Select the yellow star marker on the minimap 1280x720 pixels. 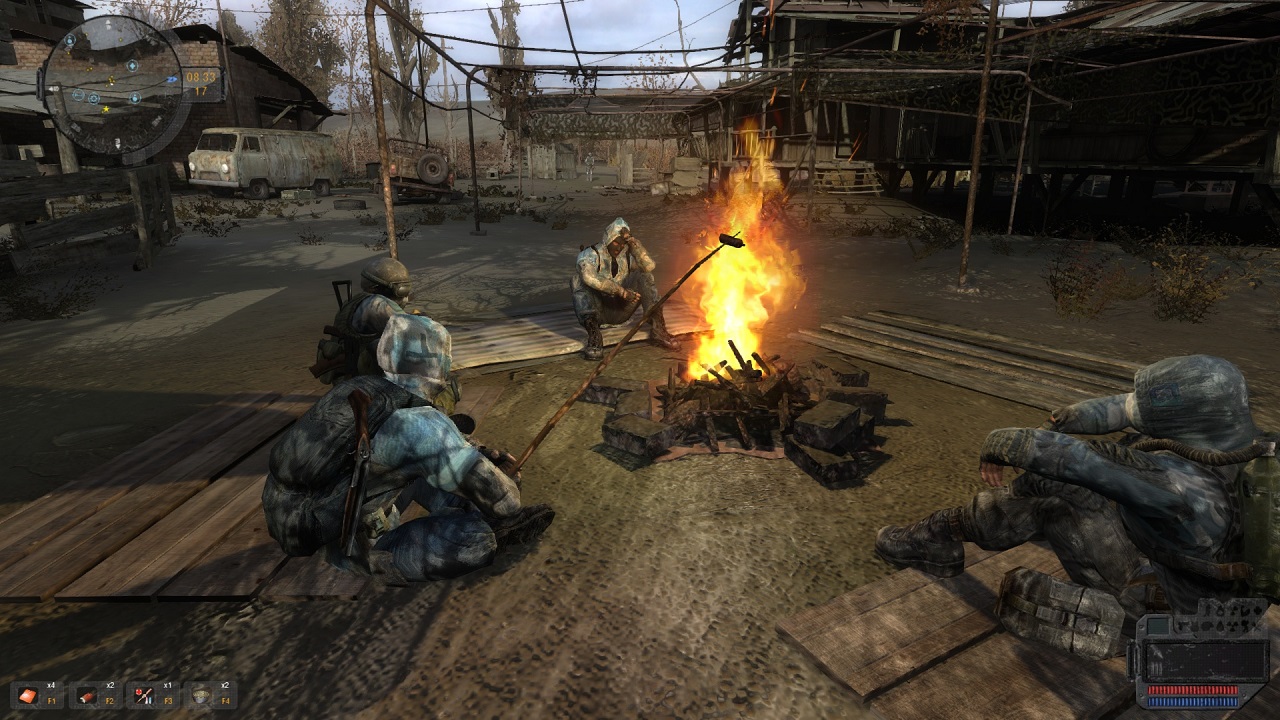click(x=106, y=108)
